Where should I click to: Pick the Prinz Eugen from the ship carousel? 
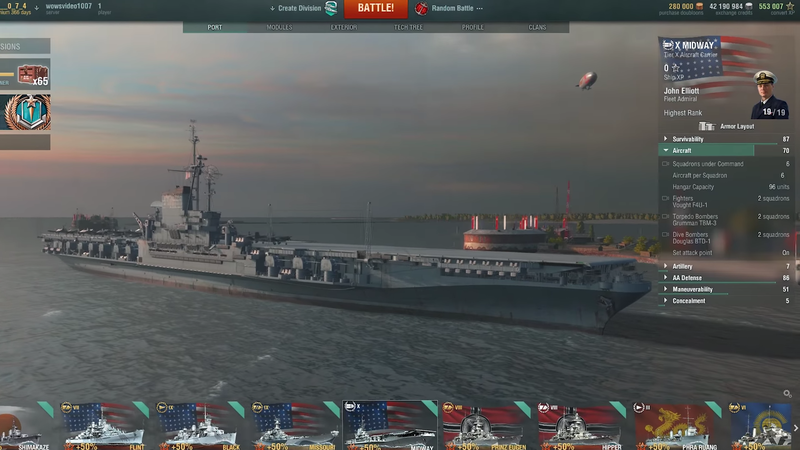tap(485, 425)
